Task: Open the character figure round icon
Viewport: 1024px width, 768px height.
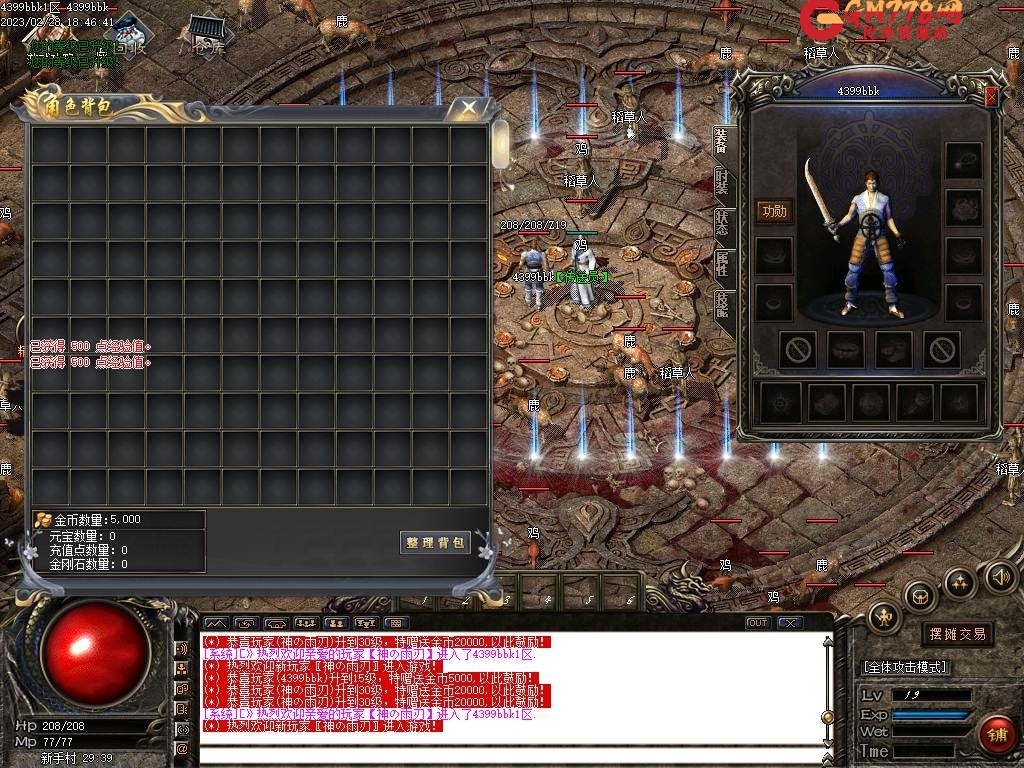Action: pos(884,616)
